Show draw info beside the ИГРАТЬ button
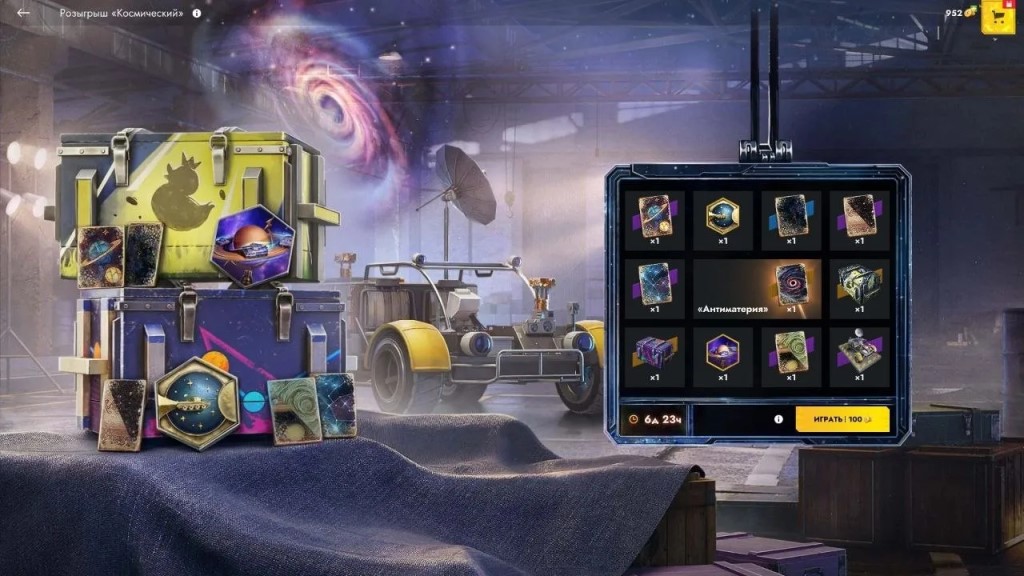Image resolution: width=1024 pixels, height=576 pixels. point(778,419)
